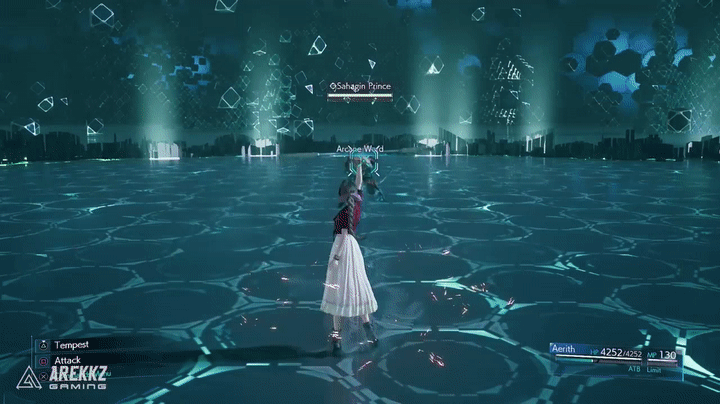This screenshot has width=720, height=404.
Task: Select the Tempest command
Action: point(72,345)
